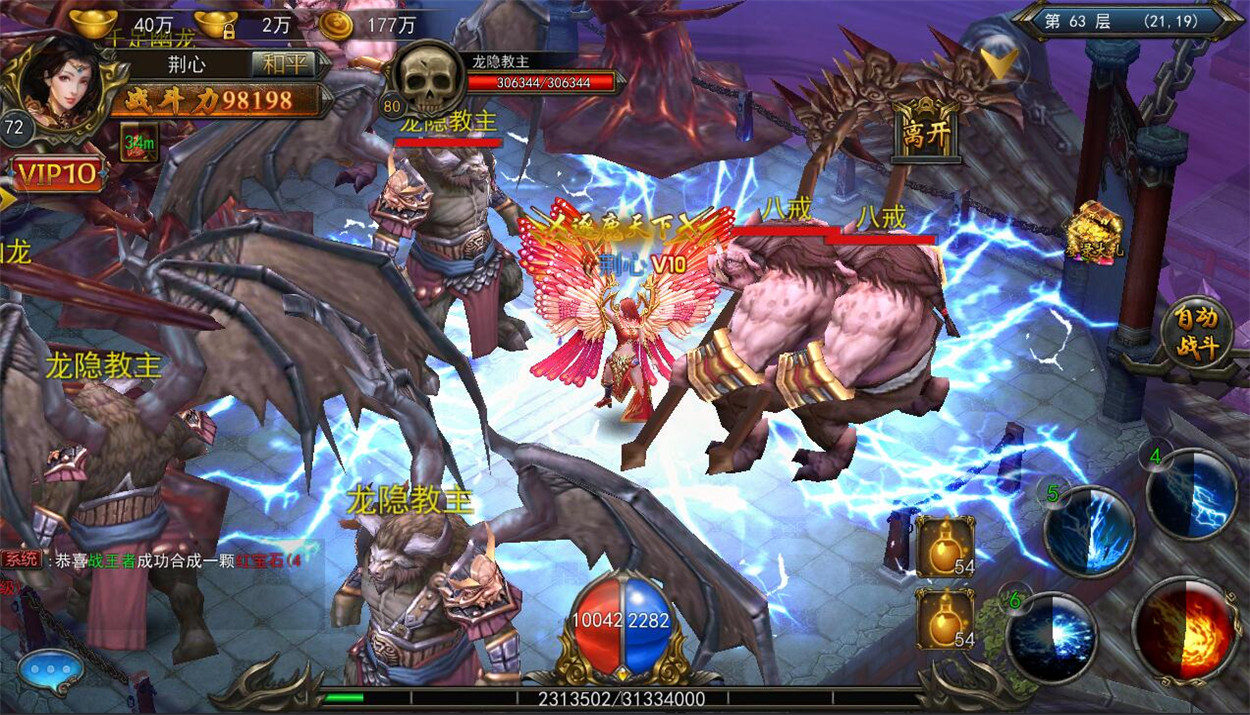Cast the lightning skill numbered 4

(1193, 494)
